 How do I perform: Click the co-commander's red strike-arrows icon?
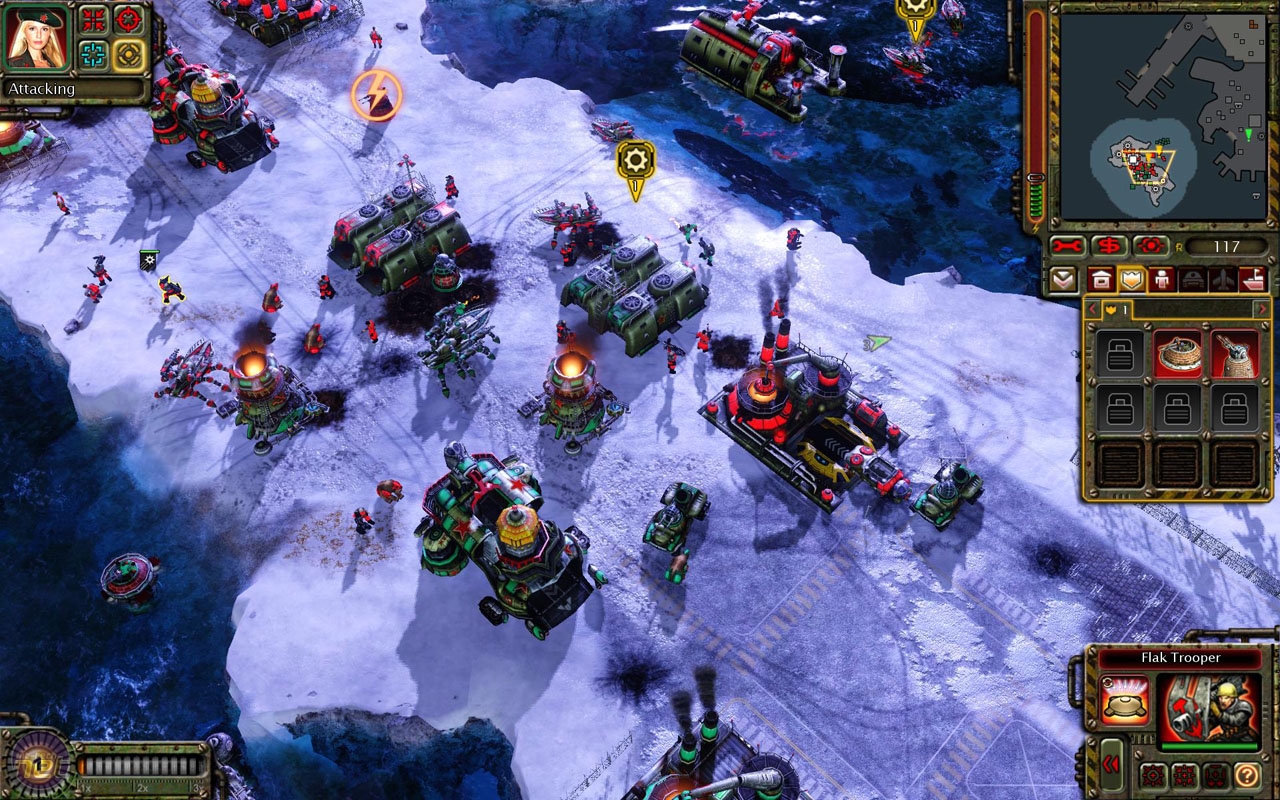pyautogui.click(x=91, y=19)
